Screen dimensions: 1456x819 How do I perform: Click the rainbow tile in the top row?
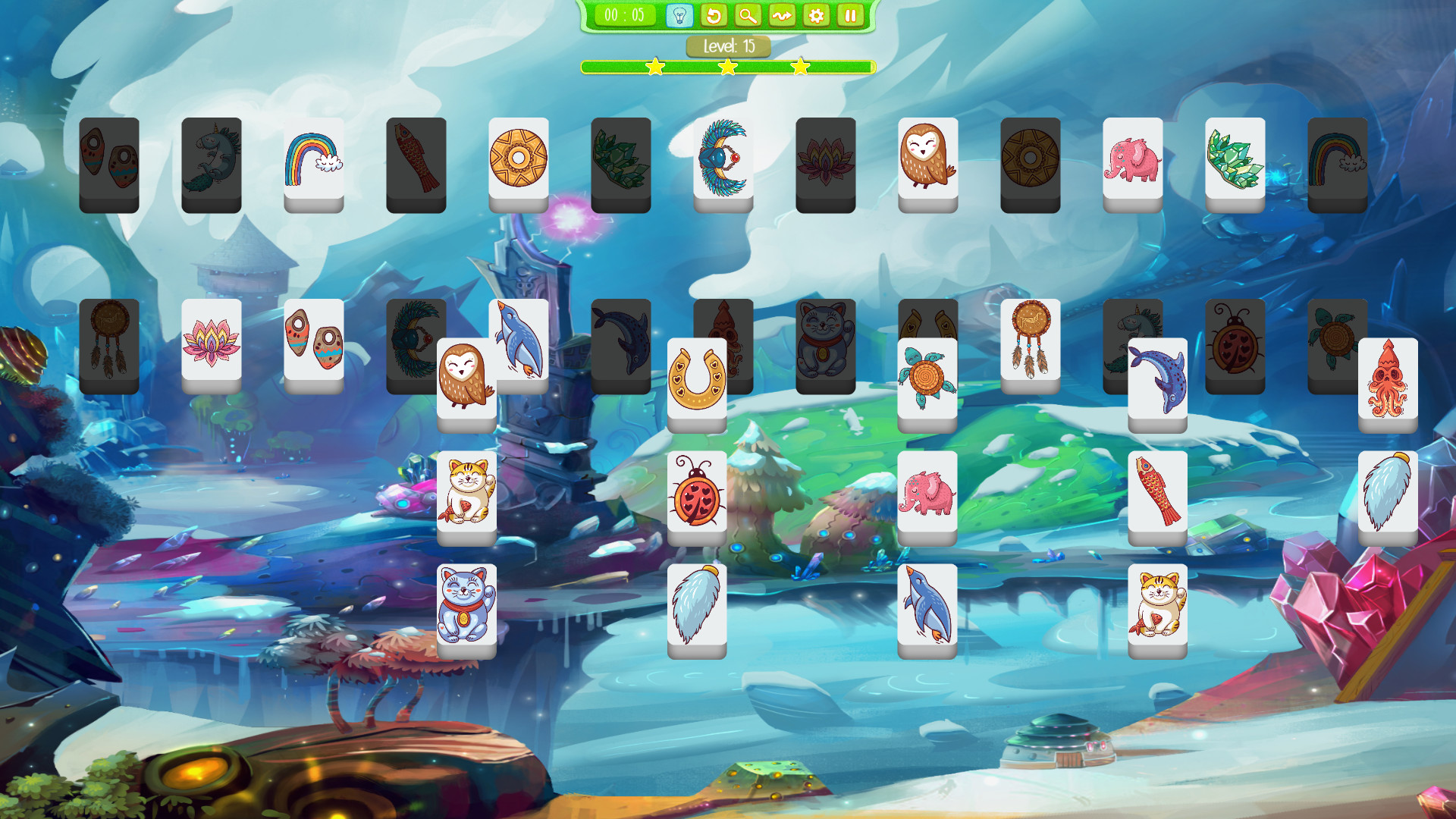click(313, 159)
